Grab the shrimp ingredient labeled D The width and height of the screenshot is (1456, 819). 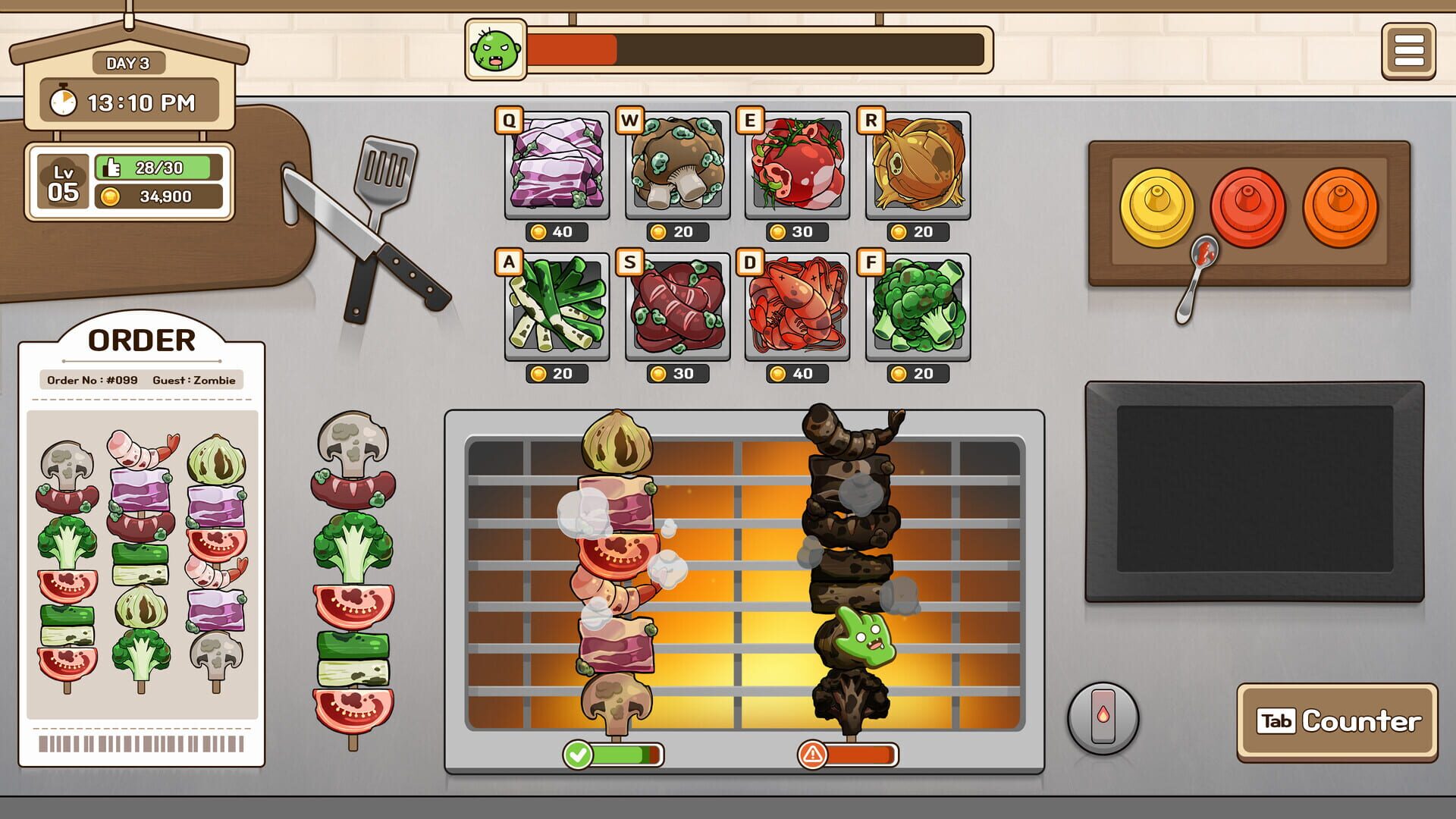click(x=798, y=309)
